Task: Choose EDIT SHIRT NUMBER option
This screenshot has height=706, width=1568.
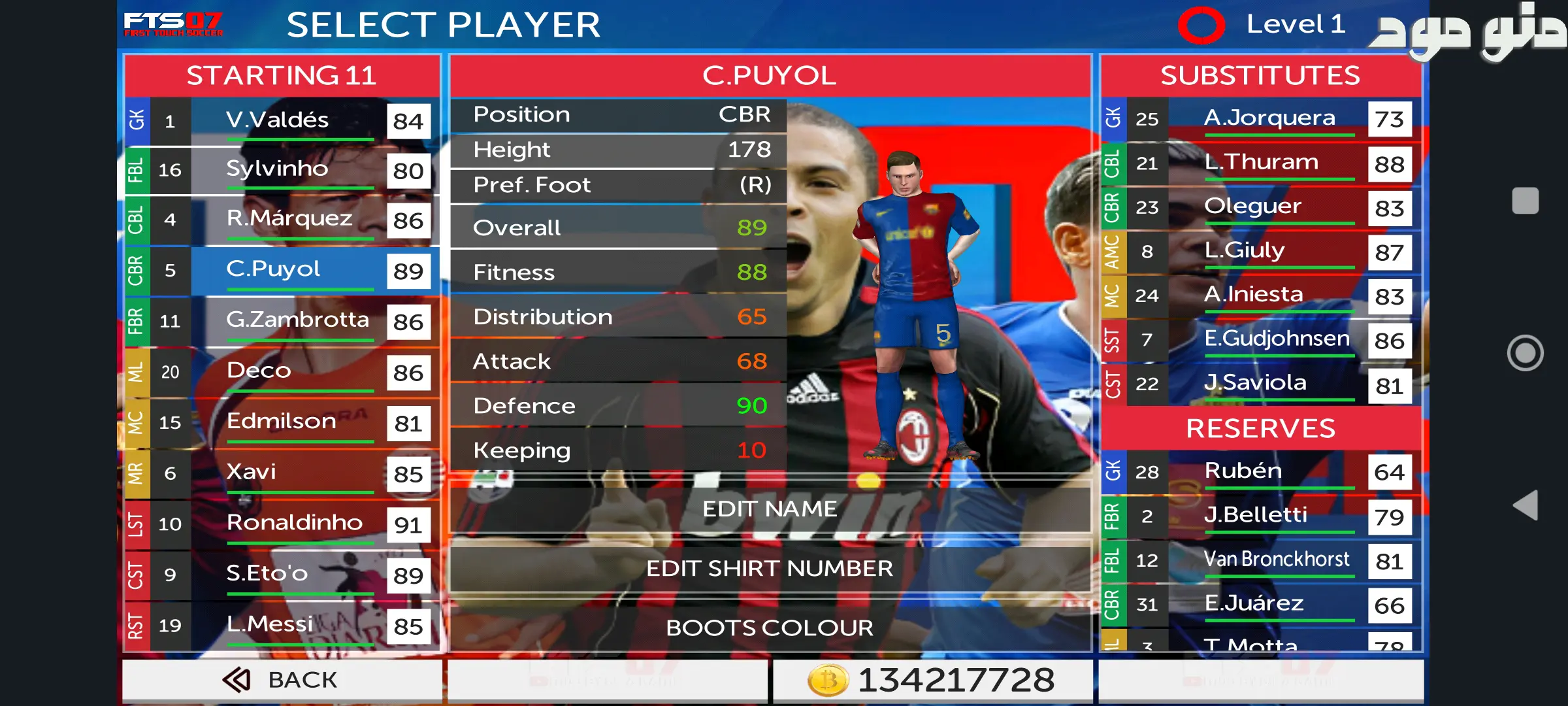Action: click(770, 569)
